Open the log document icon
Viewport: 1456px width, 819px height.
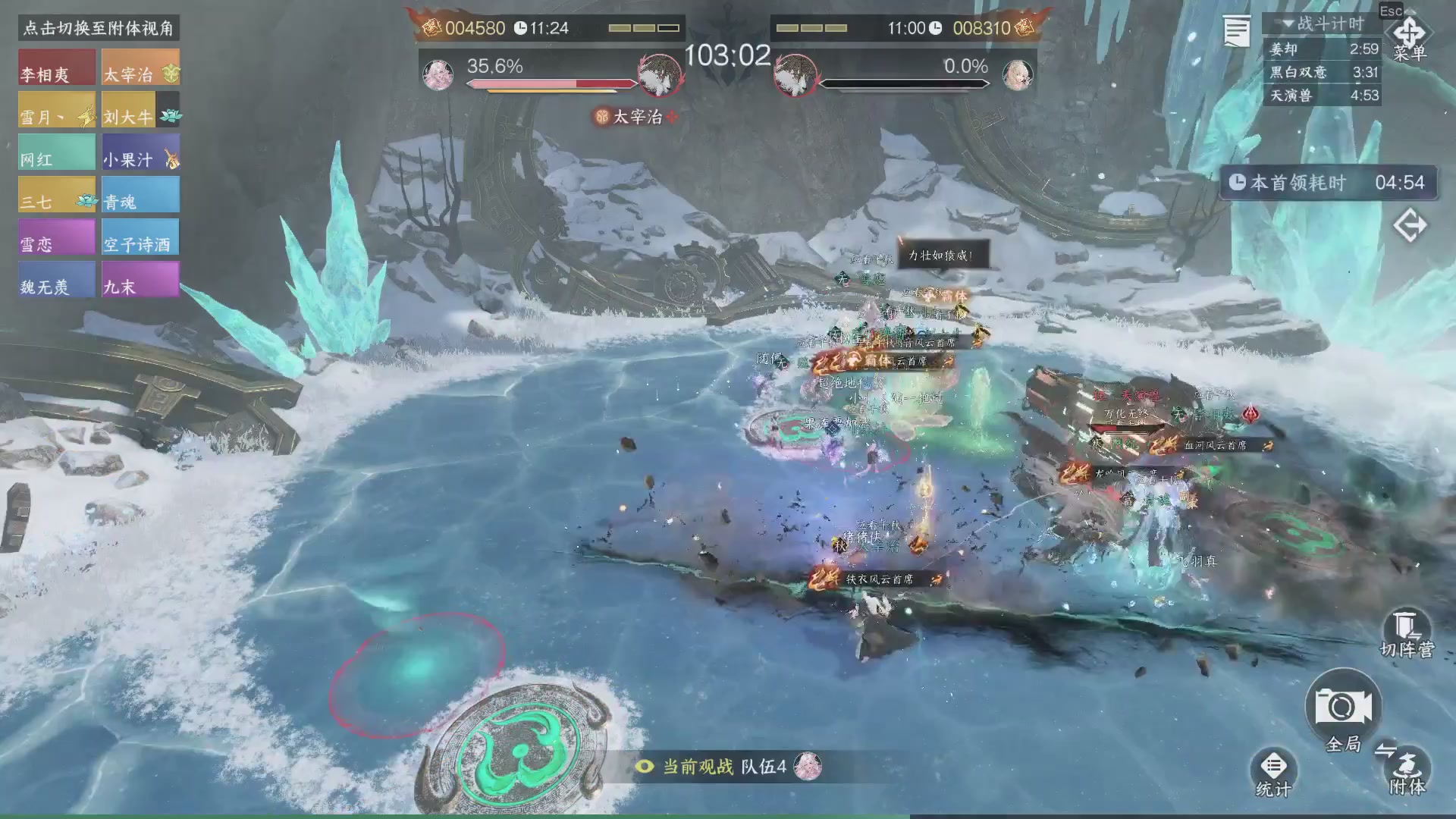coord(1237,32)
